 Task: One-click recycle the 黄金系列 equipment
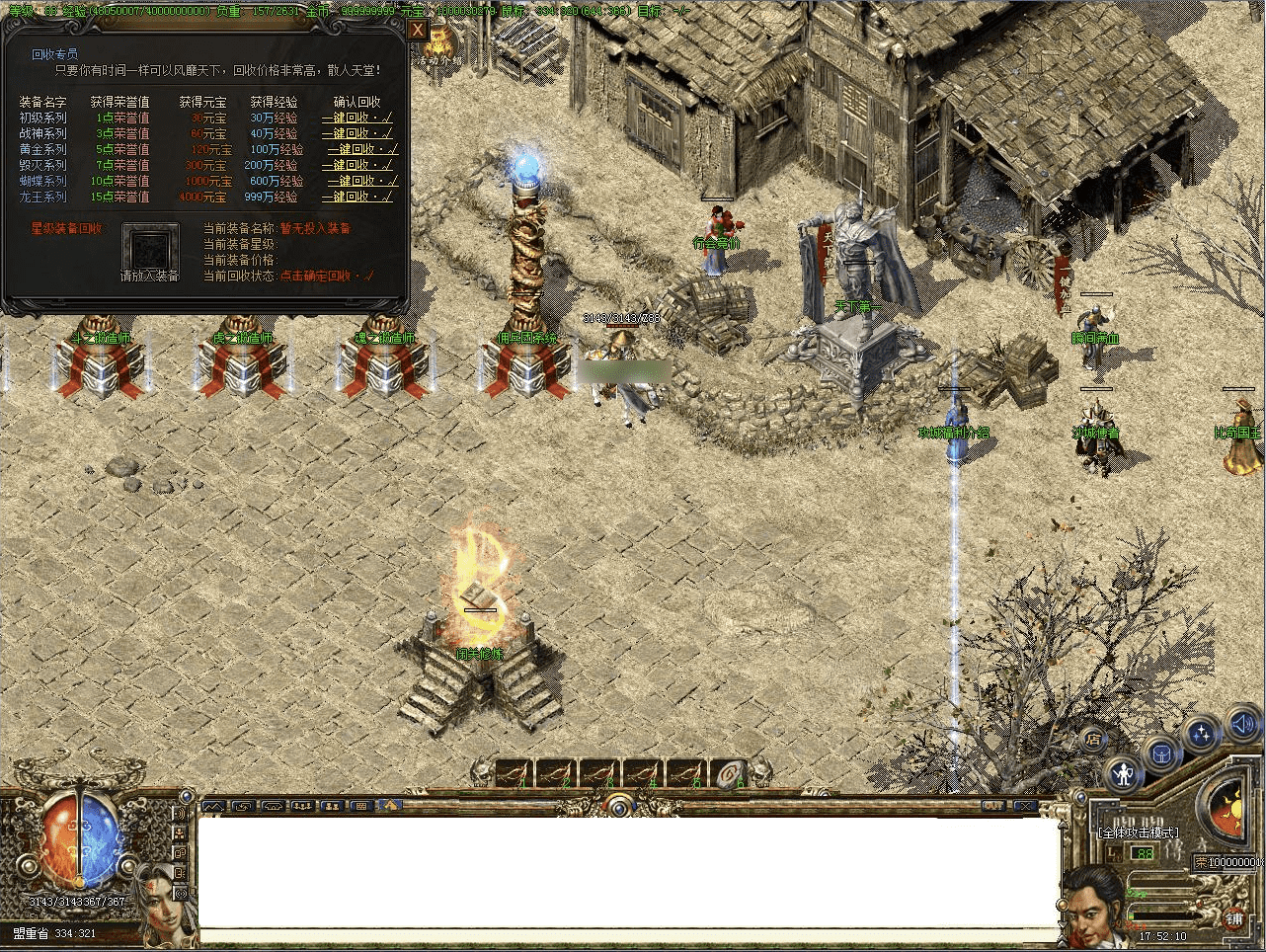point(360,149)
